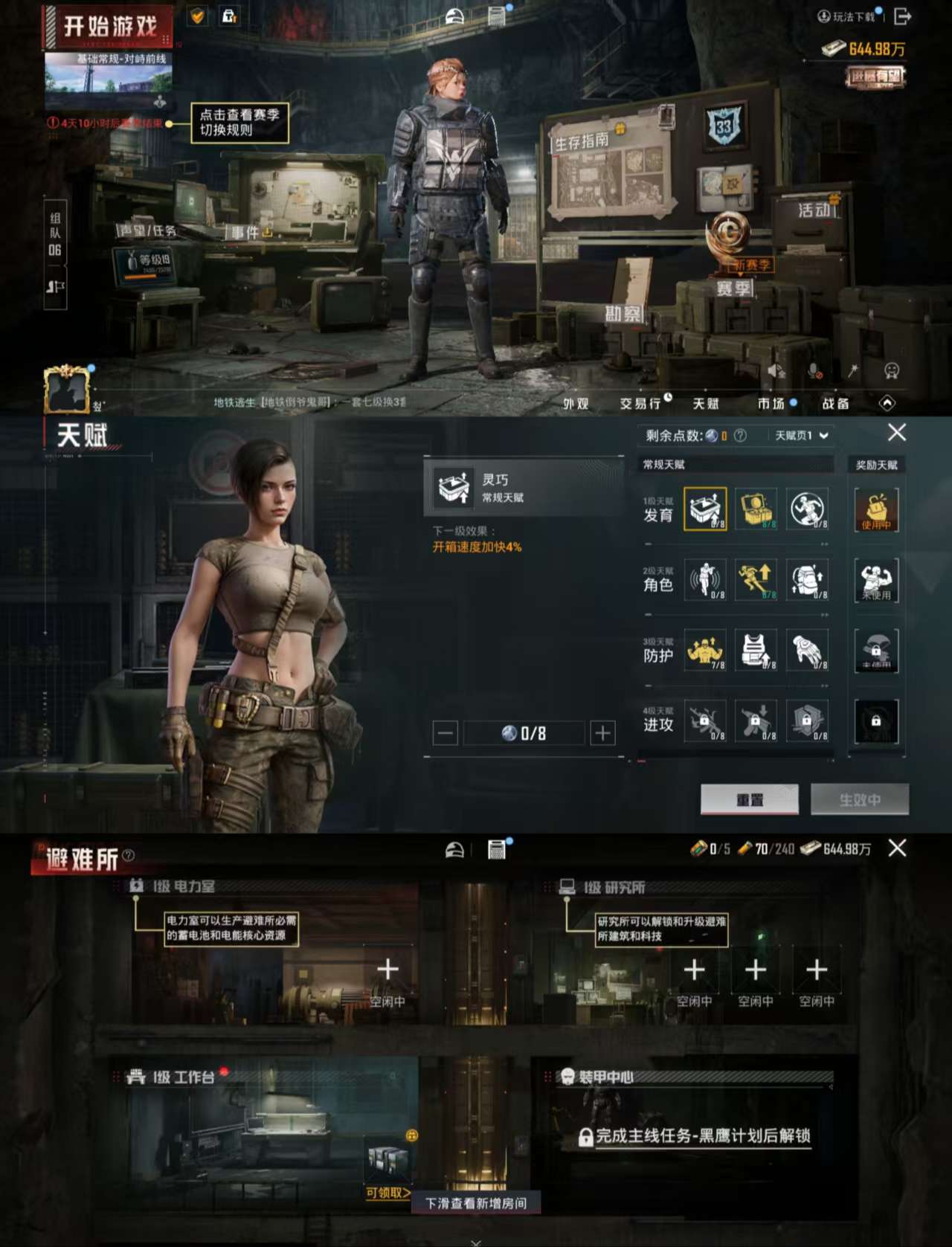This screenshot has height=1247, width=952.
Task: Open the reward talent marked 使用中
Action: click(x=876, y=509)
